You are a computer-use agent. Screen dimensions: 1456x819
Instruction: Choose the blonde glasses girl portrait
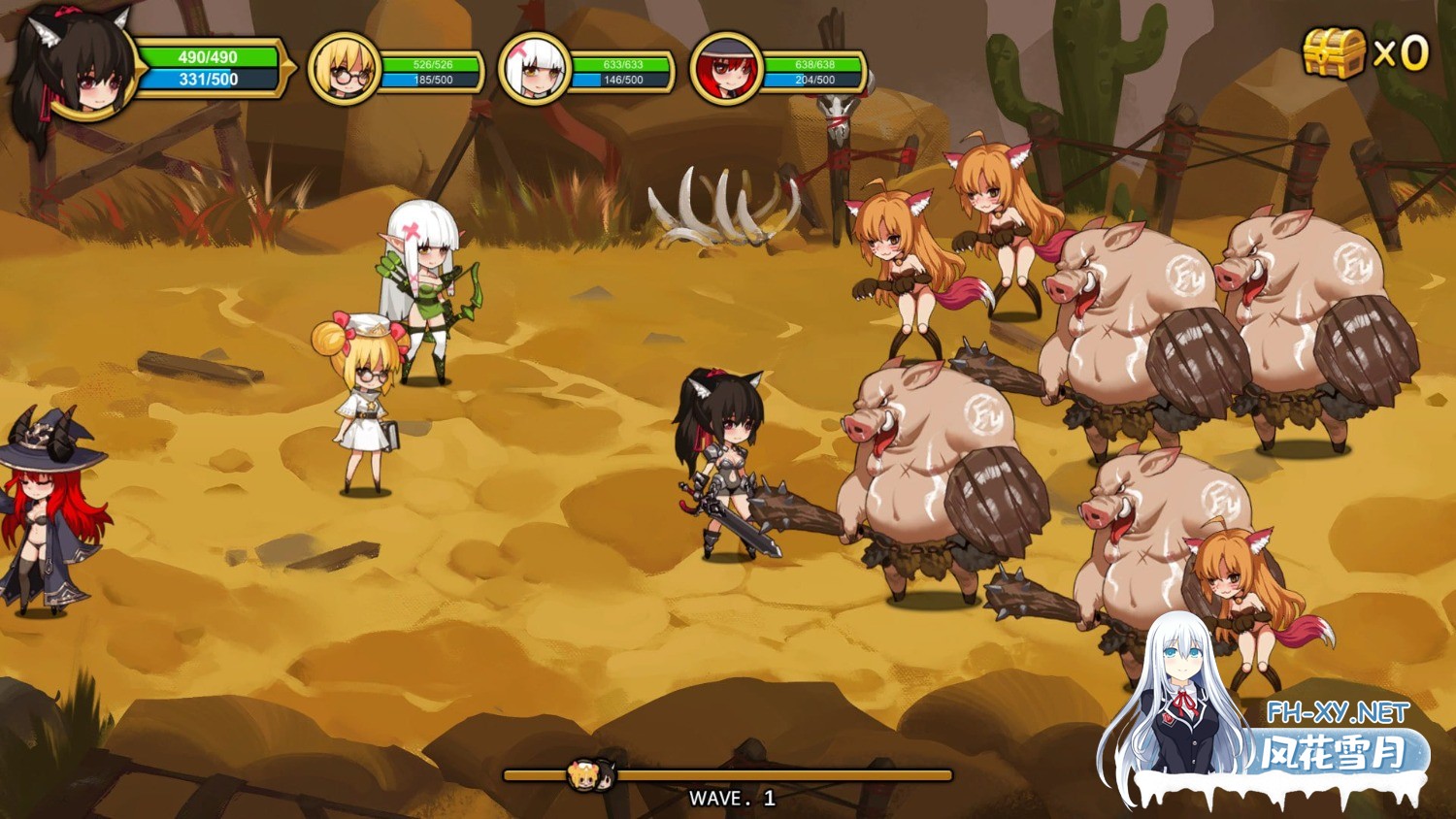(344, 69)
